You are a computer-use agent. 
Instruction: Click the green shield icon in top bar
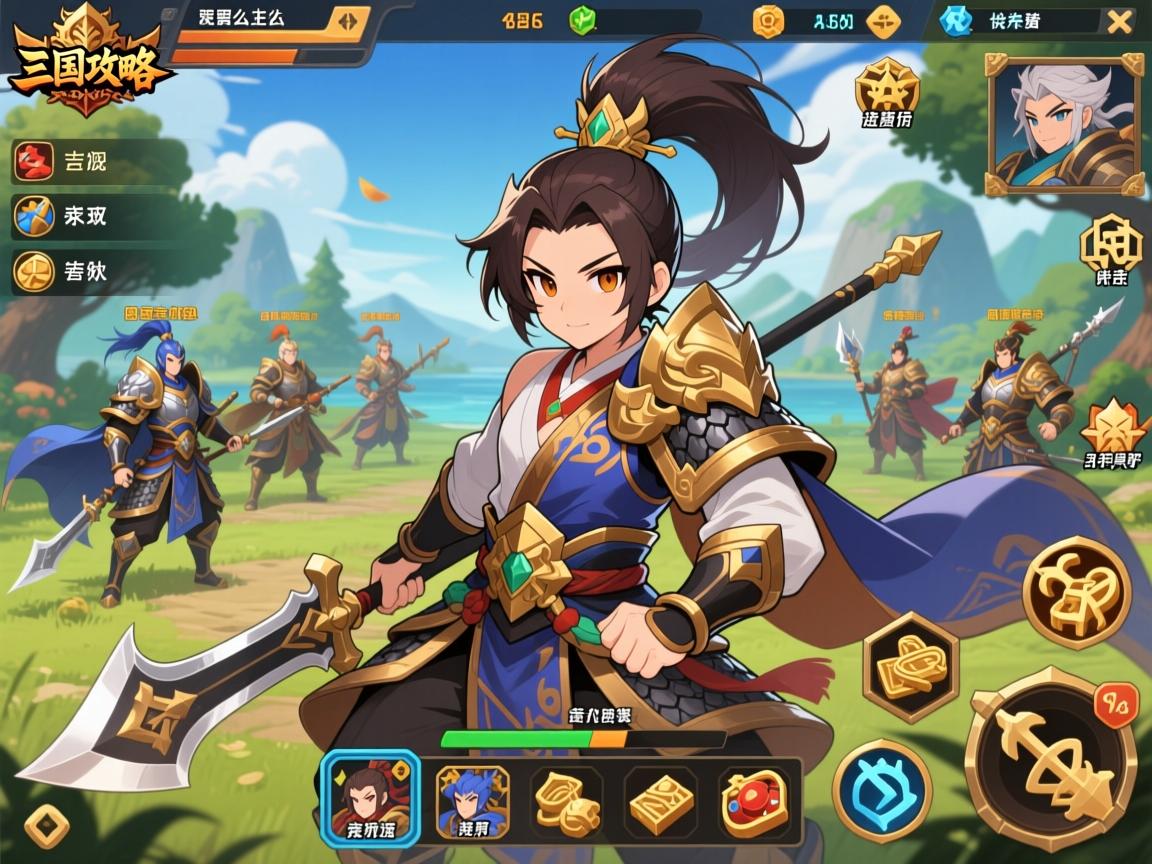(x=581, y=20)
